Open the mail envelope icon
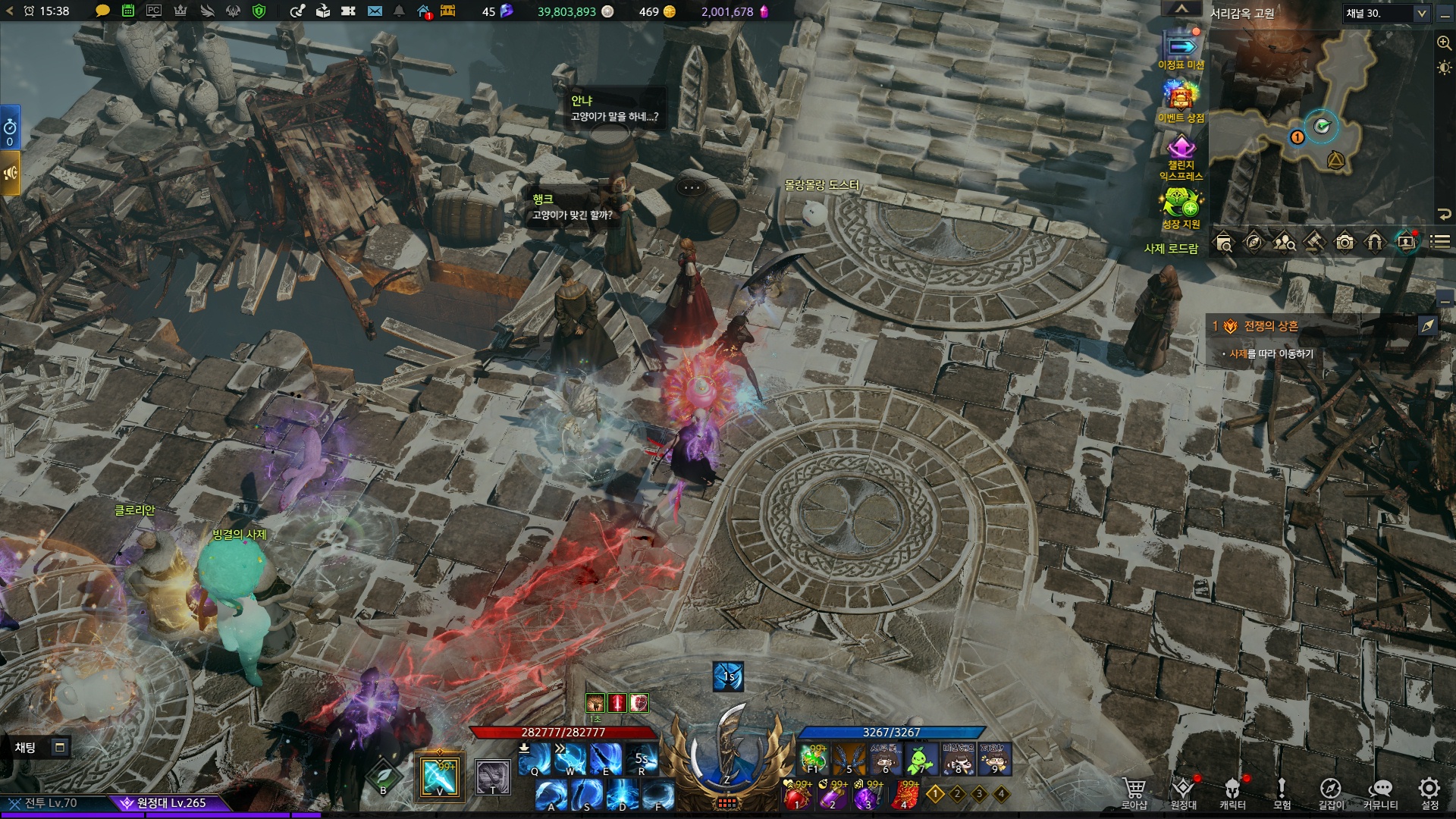Viewport: 1456px width, 819px height. 375,11
